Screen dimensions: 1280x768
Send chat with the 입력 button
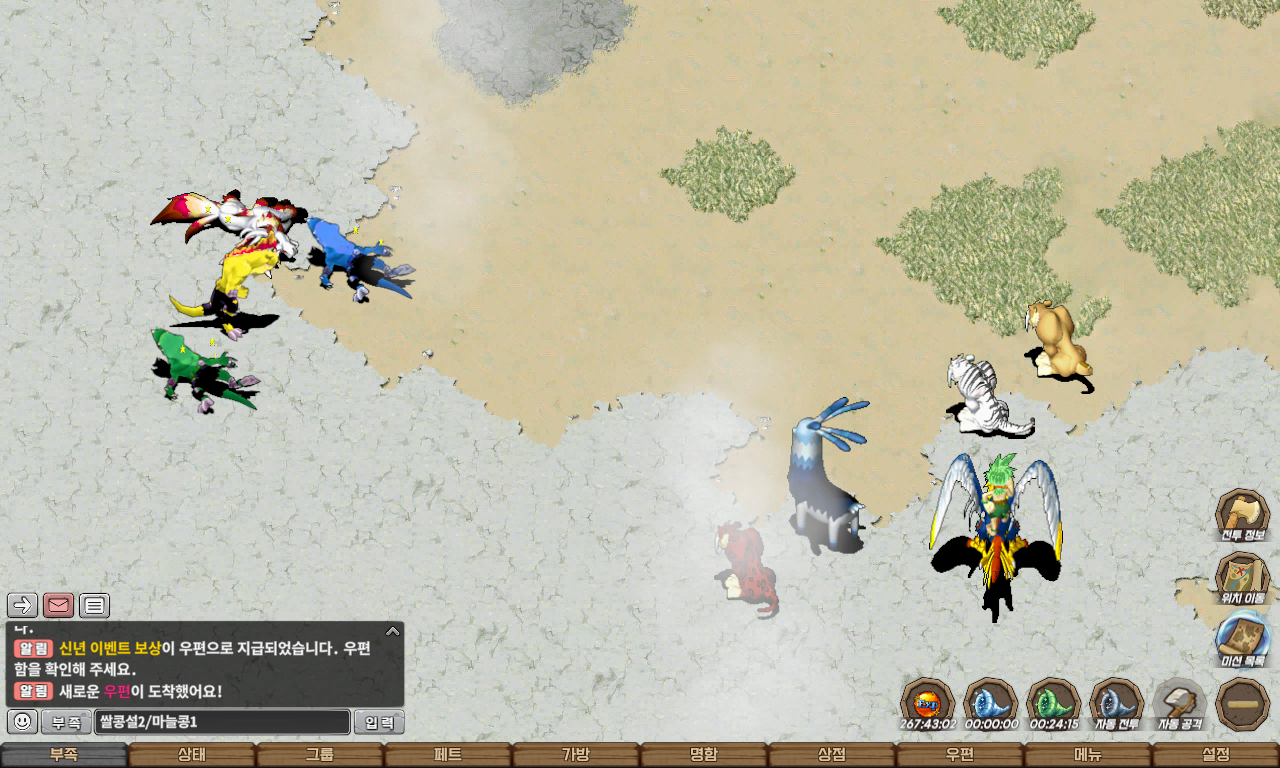[380, 722]
